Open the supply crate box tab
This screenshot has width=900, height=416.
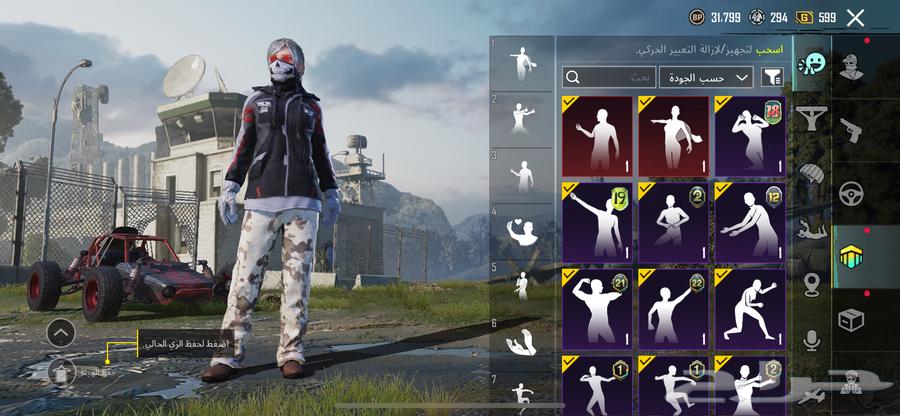[852, 317]
